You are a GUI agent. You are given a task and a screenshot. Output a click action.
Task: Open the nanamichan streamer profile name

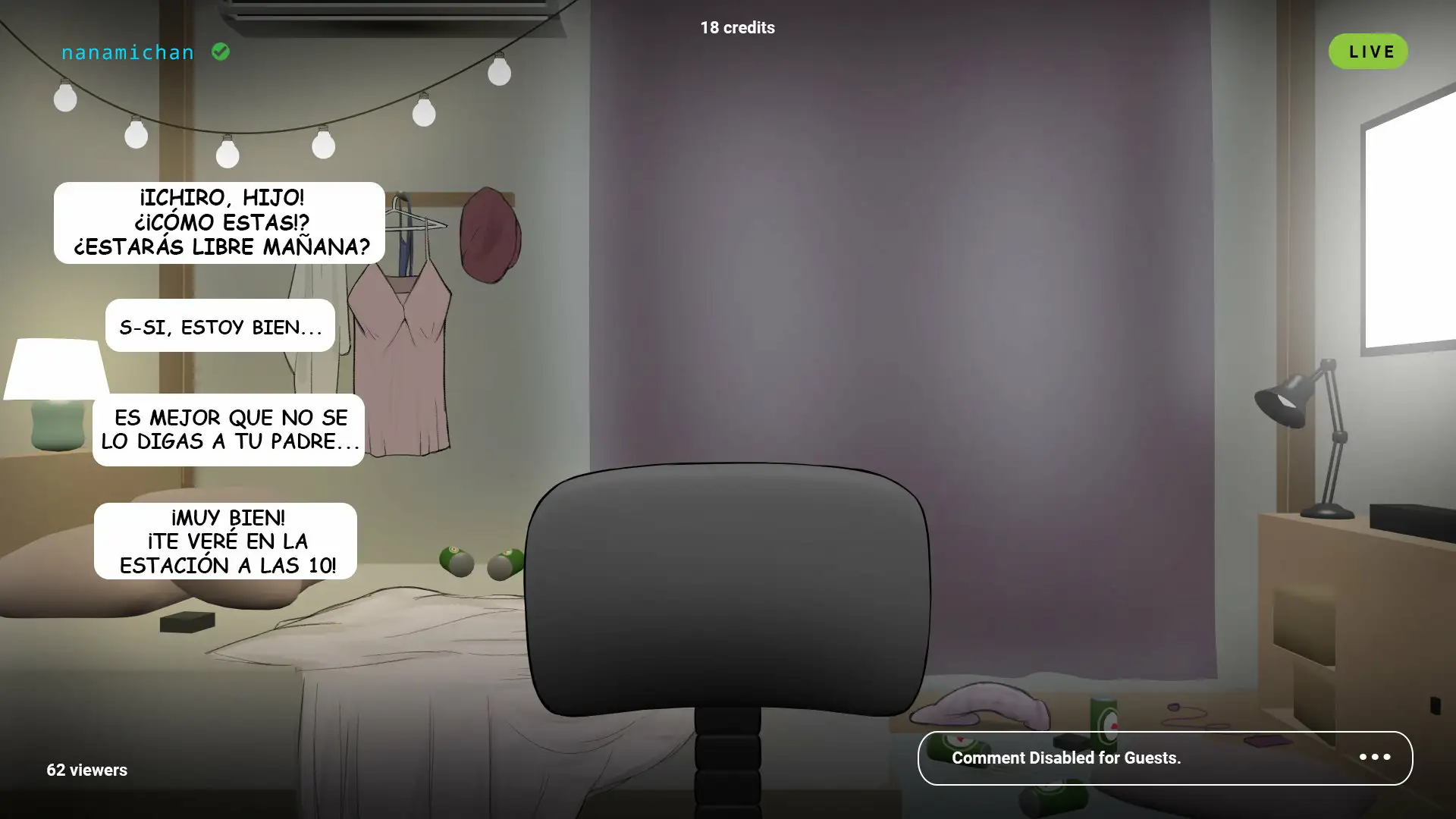point(127,52)
